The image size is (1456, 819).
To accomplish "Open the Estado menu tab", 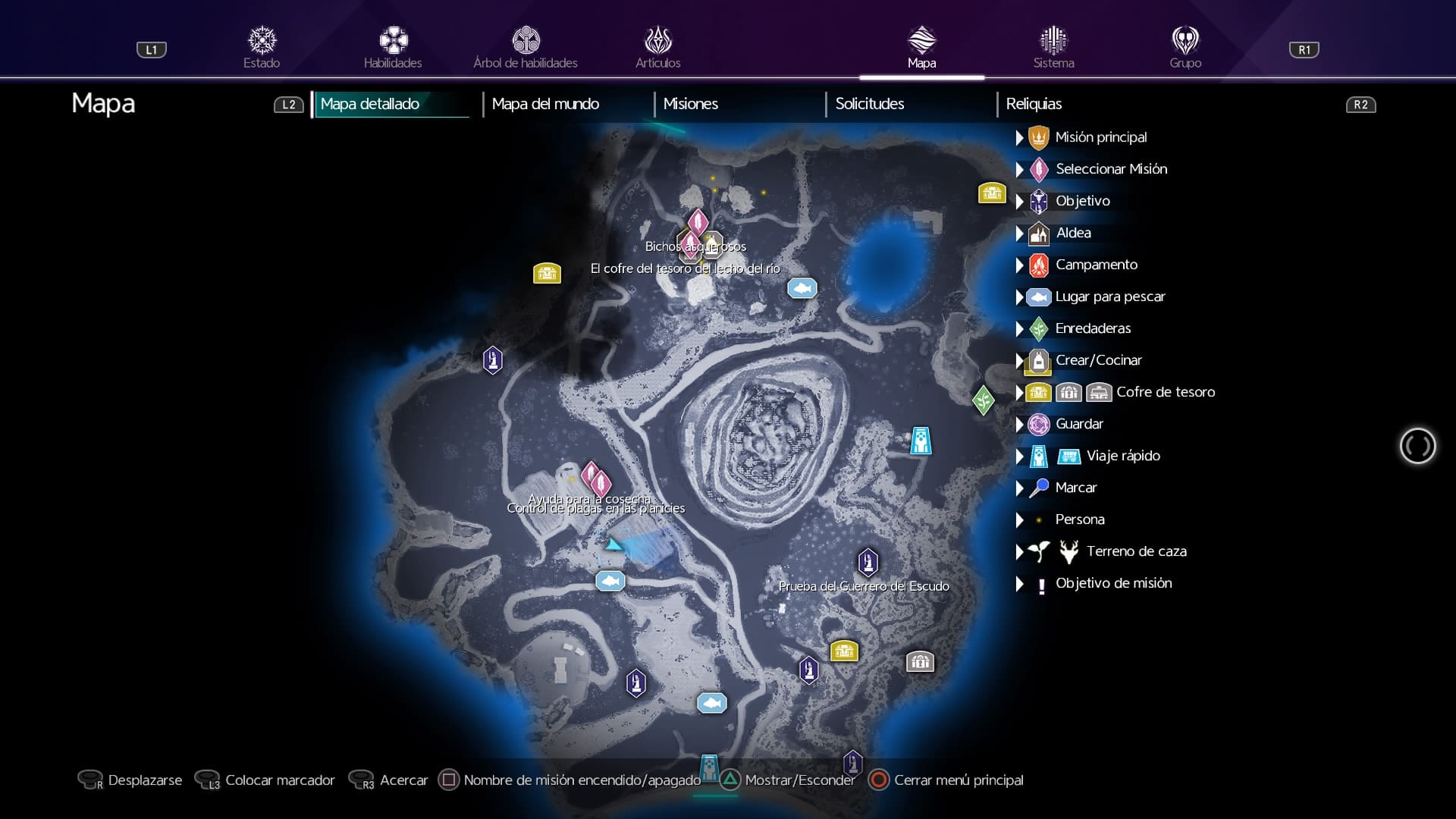I will tap(262, 48).
